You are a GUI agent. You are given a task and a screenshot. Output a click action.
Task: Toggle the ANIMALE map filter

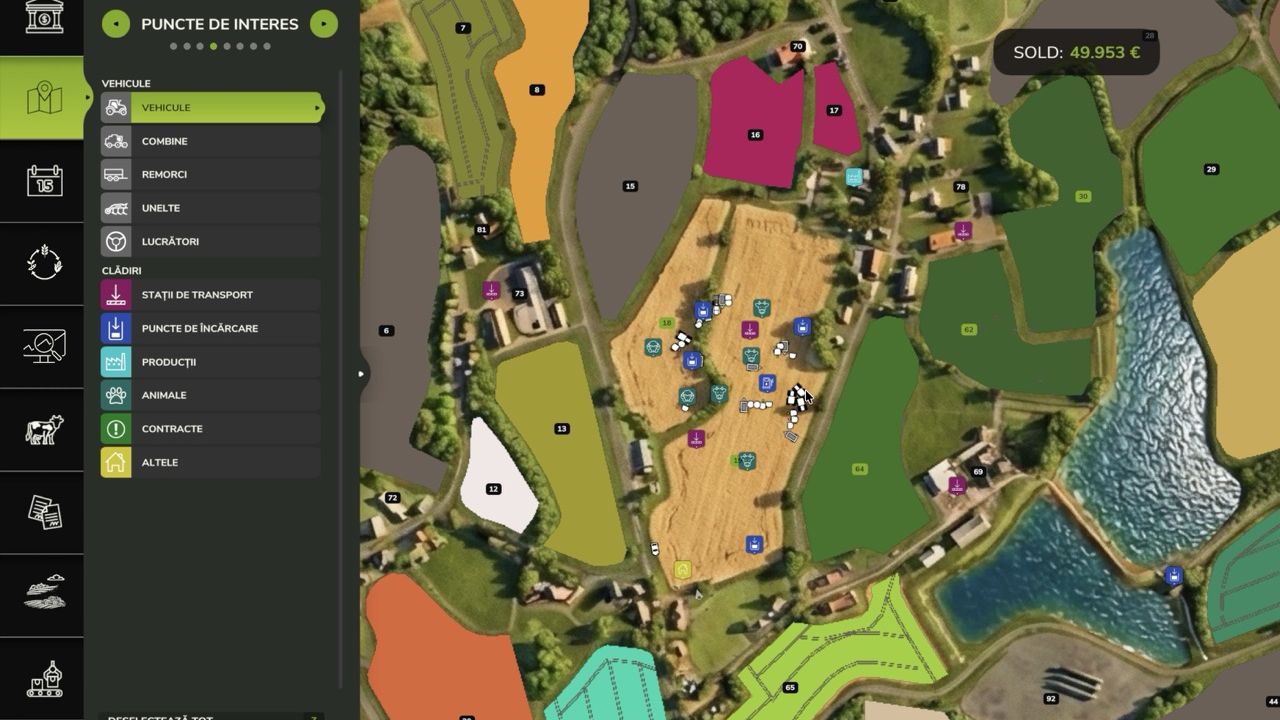[x=210, y=395]
